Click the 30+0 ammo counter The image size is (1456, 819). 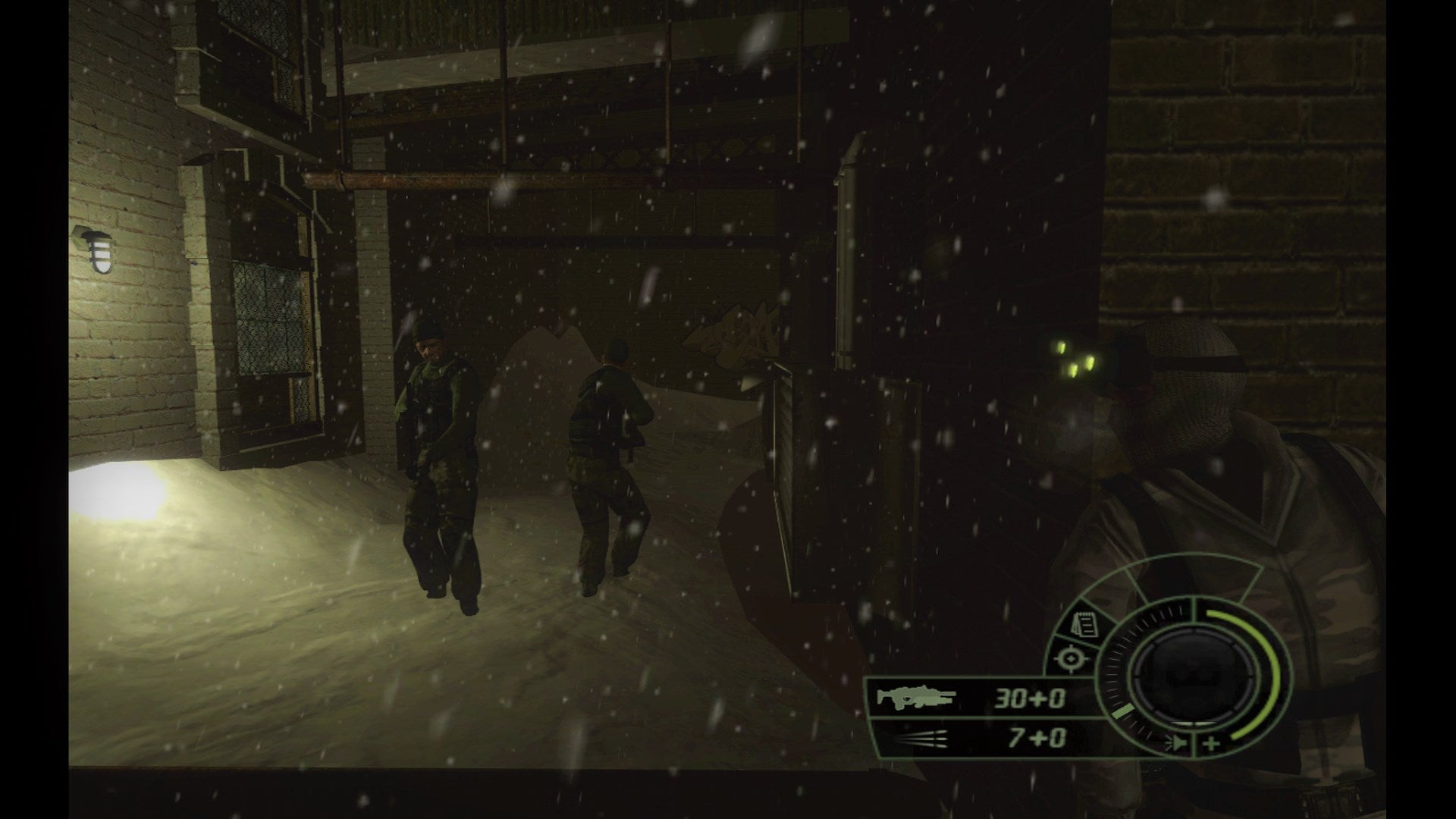[x=1030, y=698]
